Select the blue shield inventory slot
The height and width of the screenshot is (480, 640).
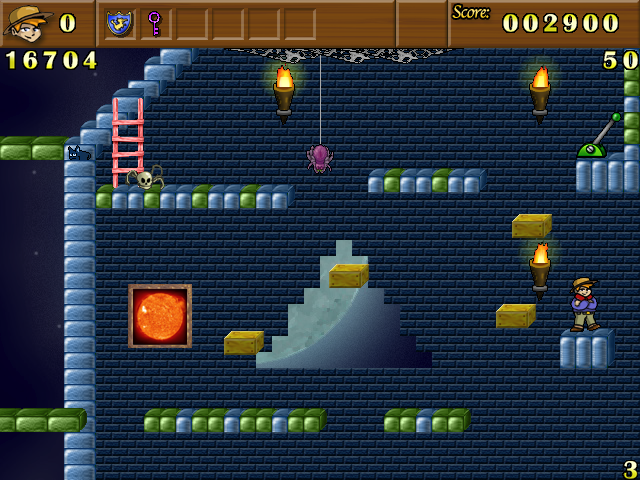(x=120, y=22)
